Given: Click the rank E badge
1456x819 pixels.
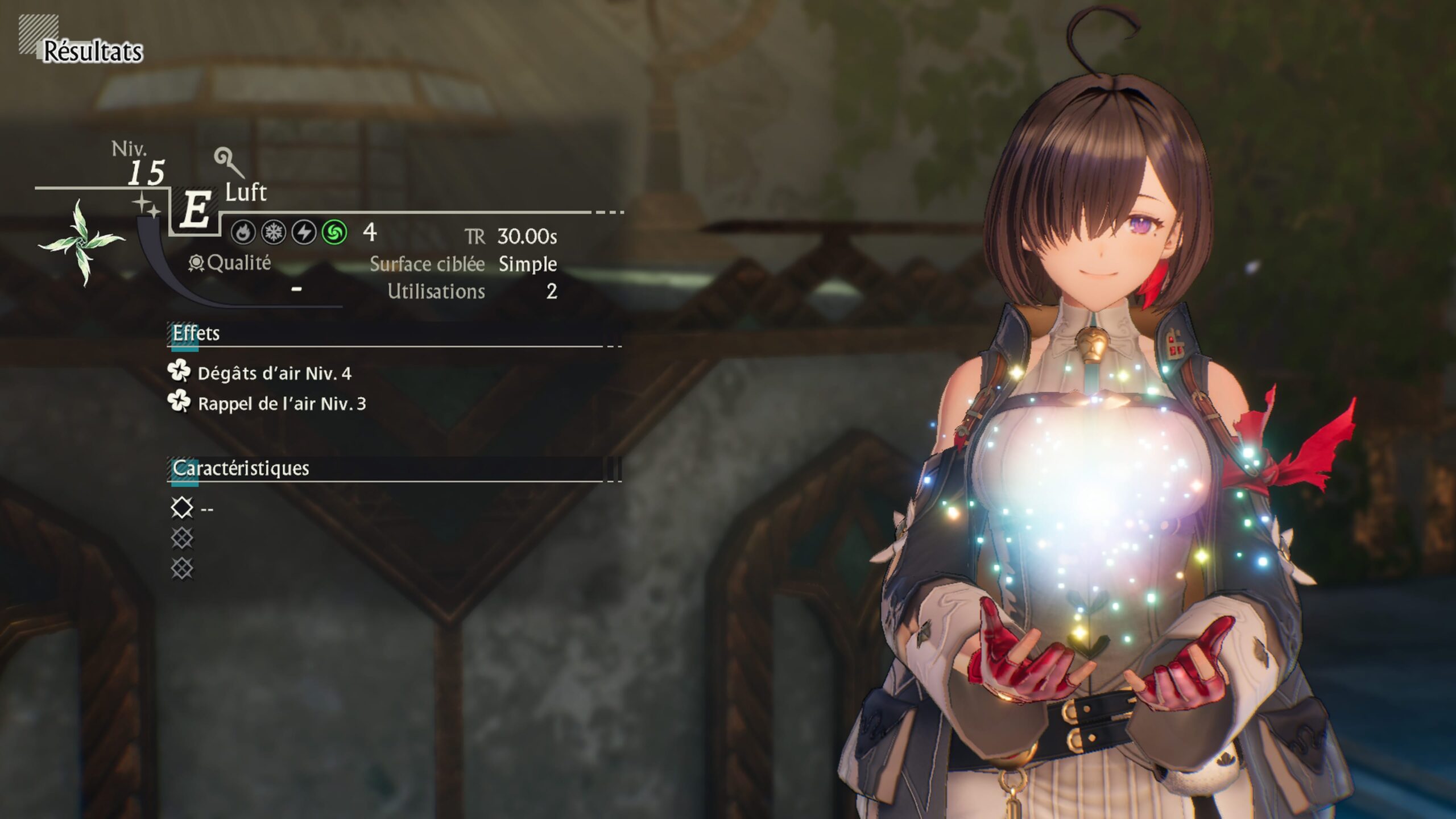Looking at the screenshot, I should click(x=195, y=209).
